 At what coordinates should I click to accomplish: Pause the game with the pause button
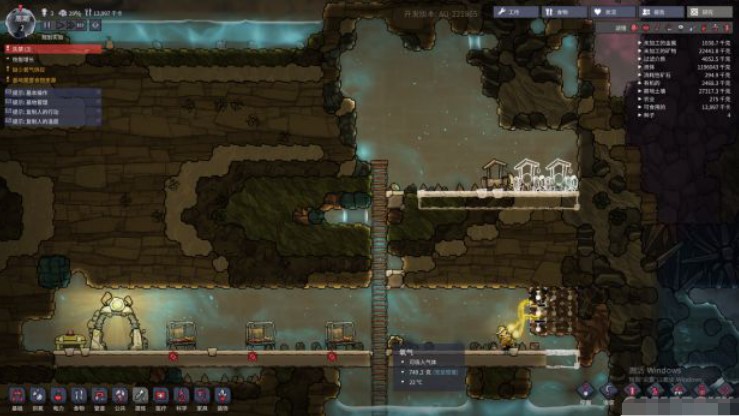[47, 25]
